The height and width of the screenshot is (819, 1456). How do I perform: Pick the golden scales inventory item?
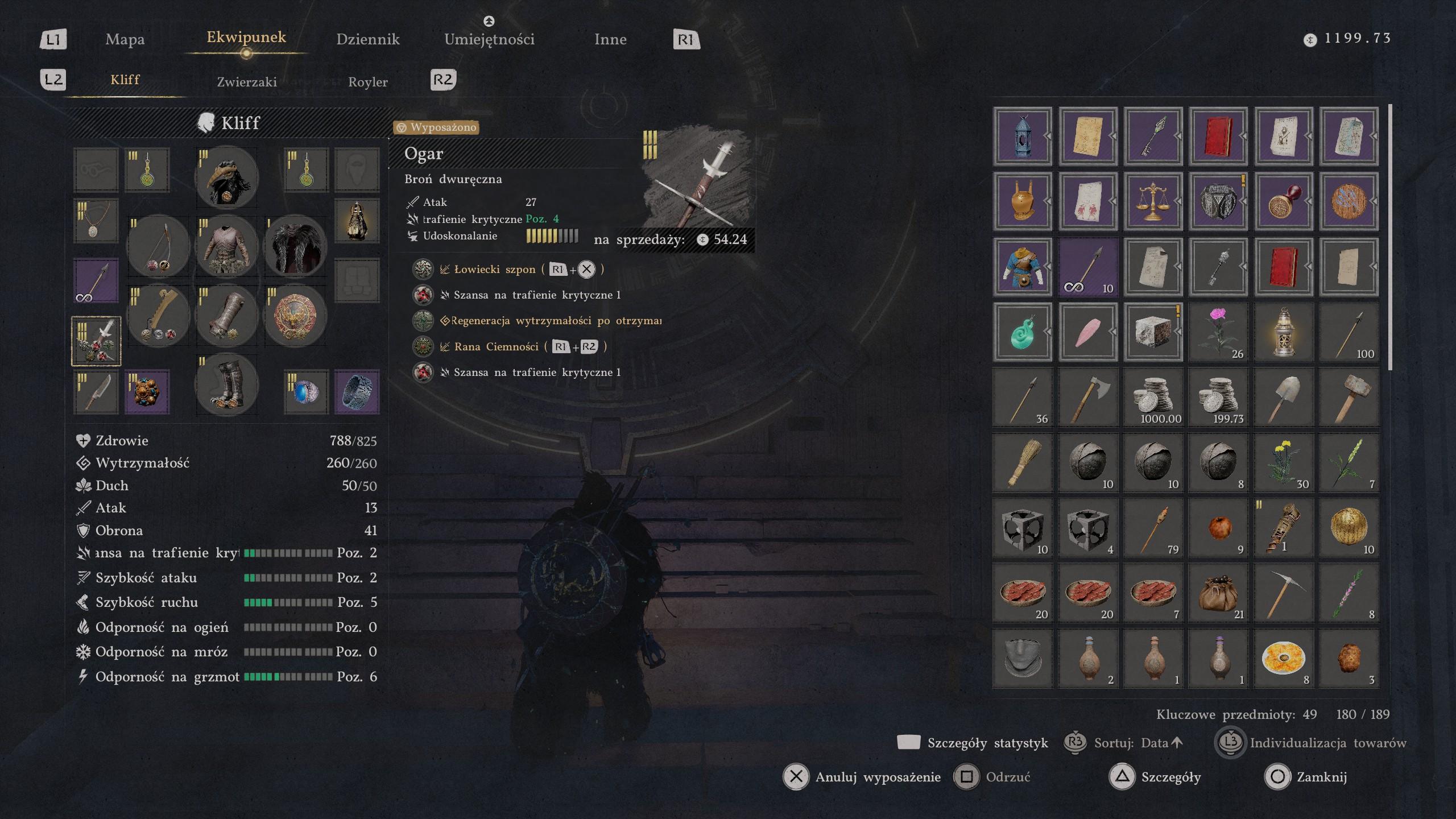pos(1153,201)
